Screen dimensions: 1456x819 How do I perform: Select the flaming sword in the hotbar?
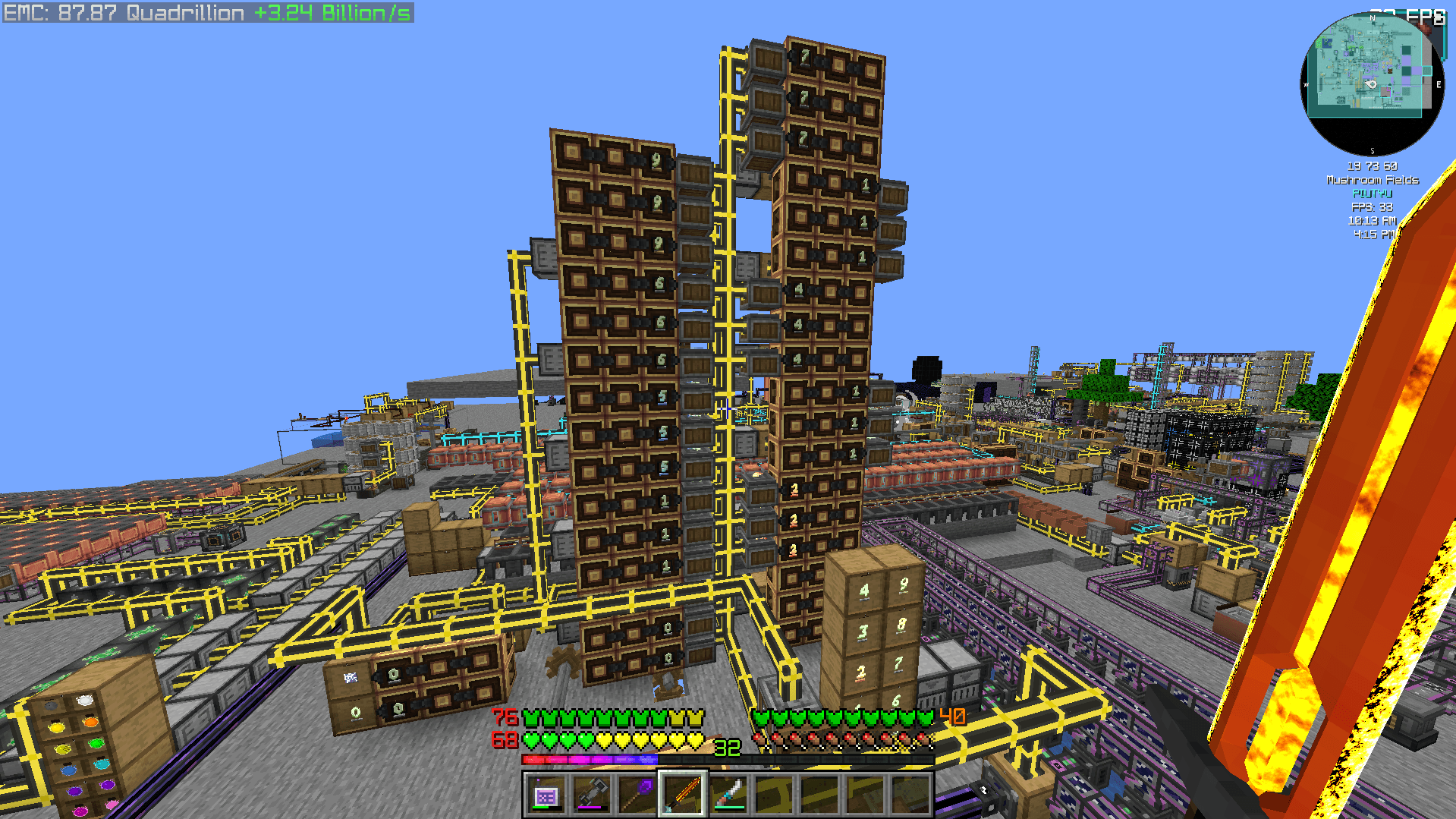[x=683, y=795]
